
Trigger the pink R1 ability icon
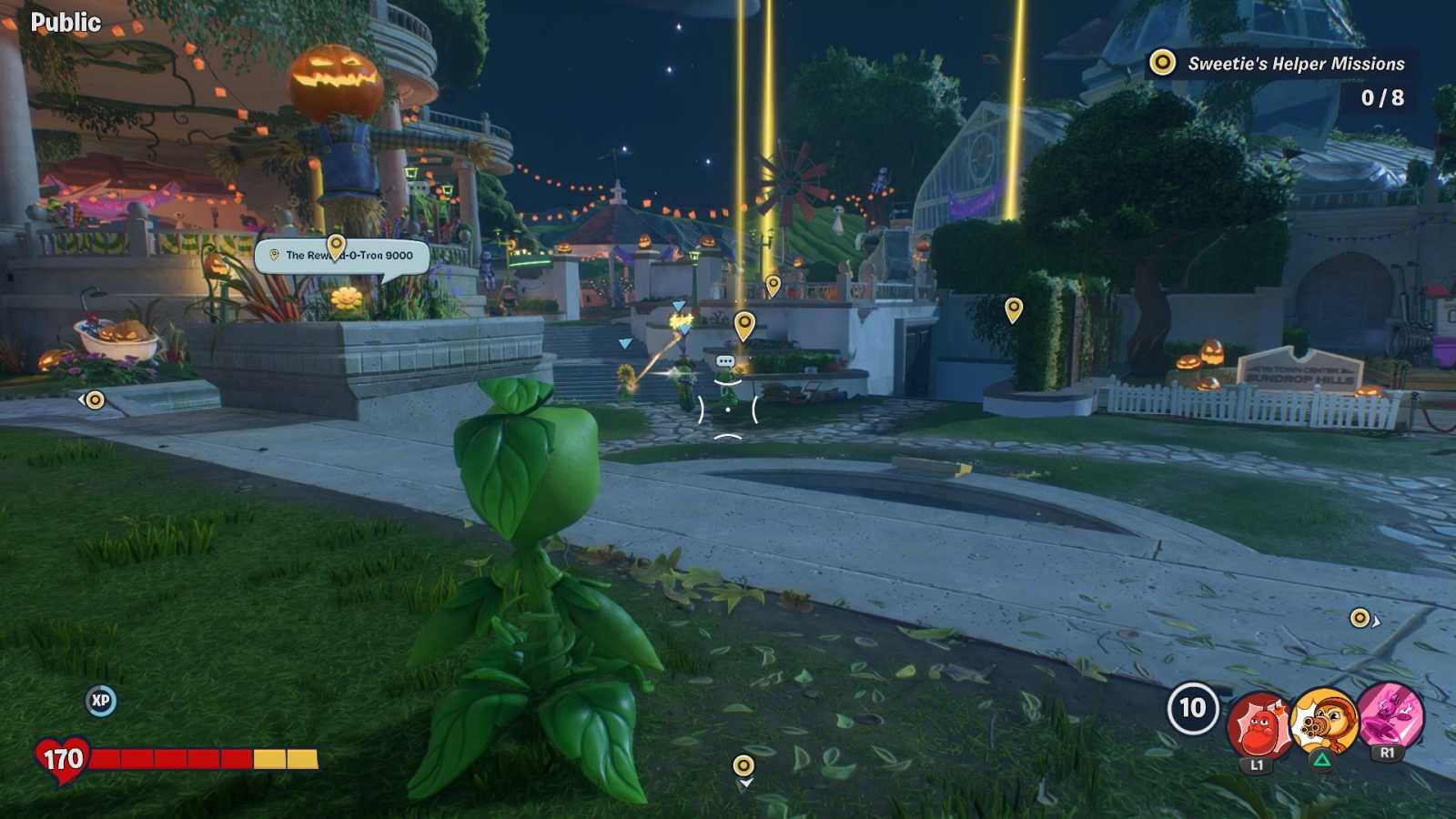(1388, 719)
